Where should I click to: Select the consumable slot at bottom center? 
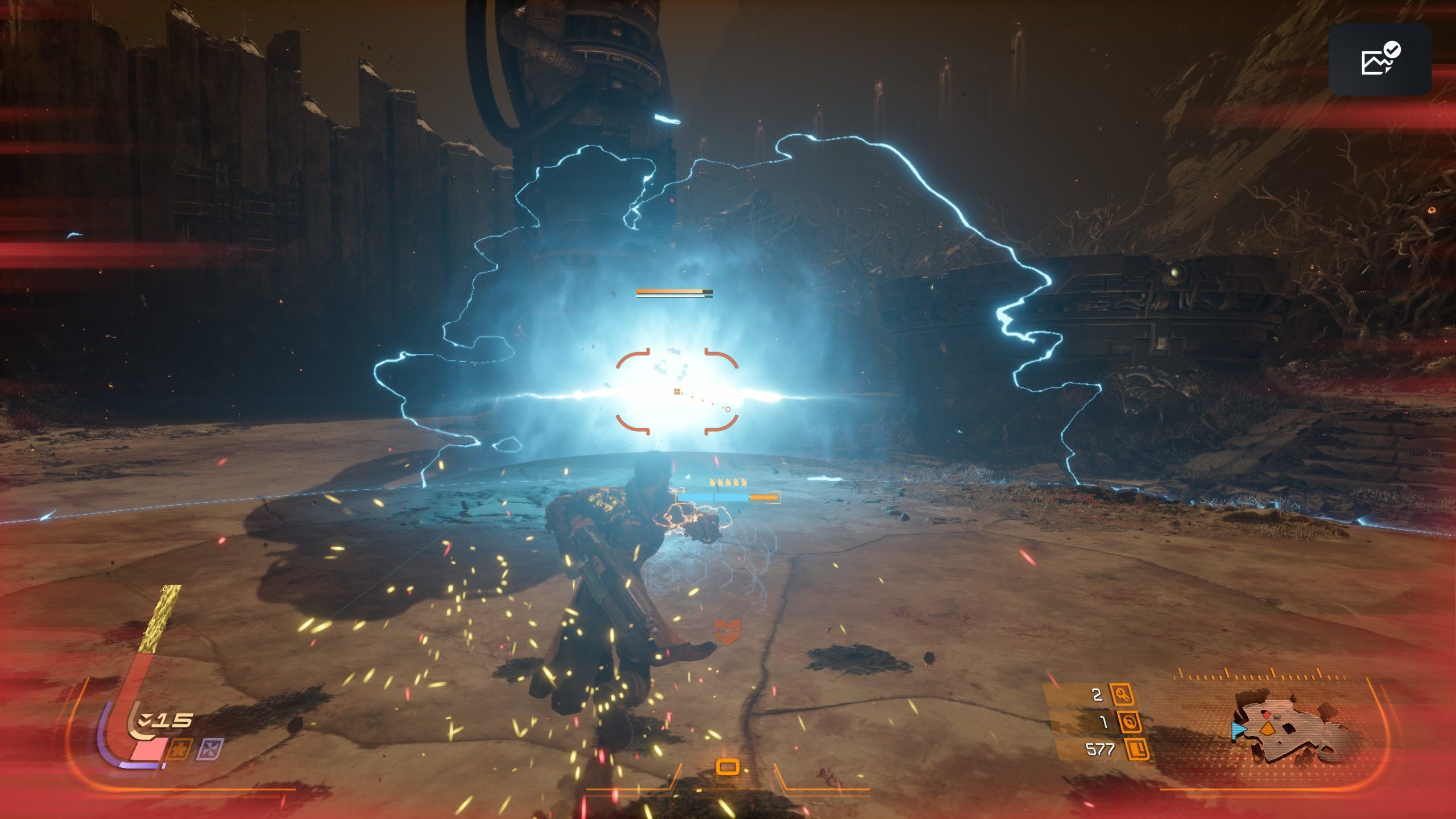(727, 767)
